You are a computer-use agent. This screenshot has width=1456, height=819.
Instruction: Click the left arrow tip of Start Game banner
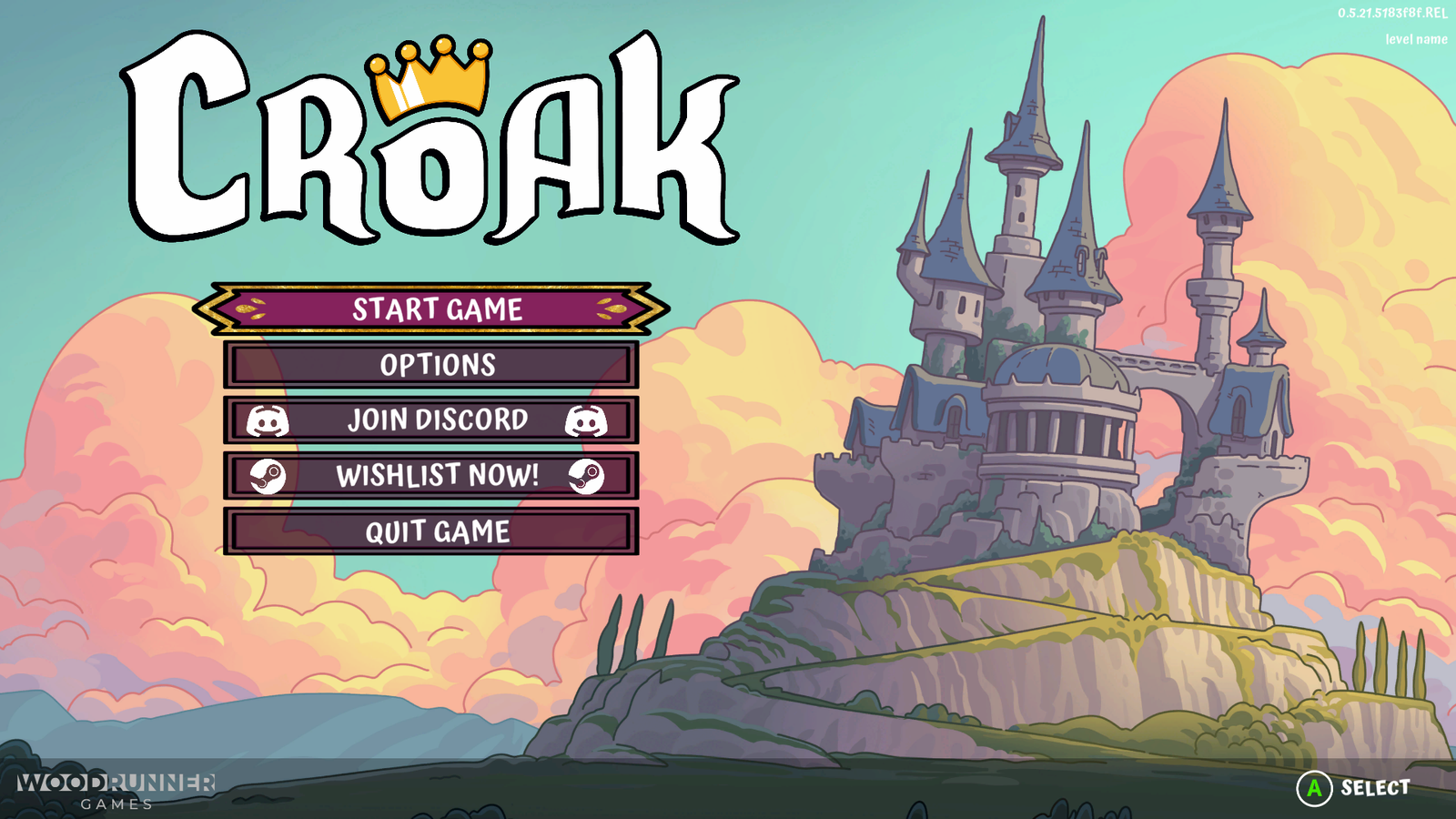tap(215, 308)
